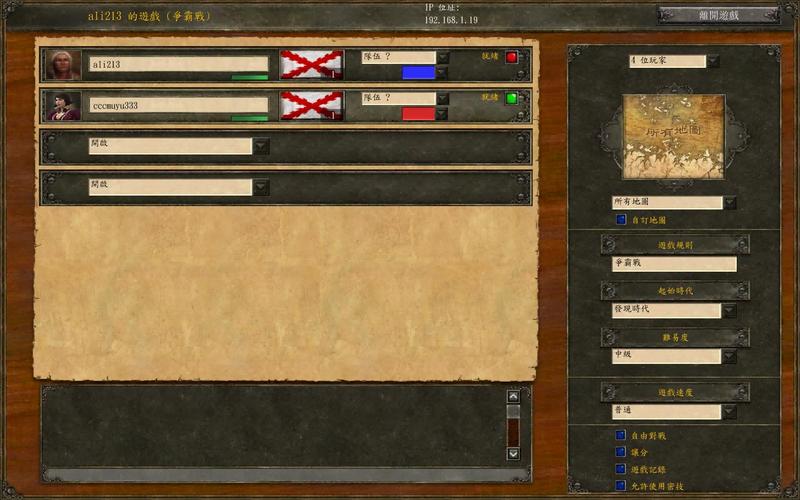Select ali213's blue player color swatch
800x500 pixels.
[418, 73]
